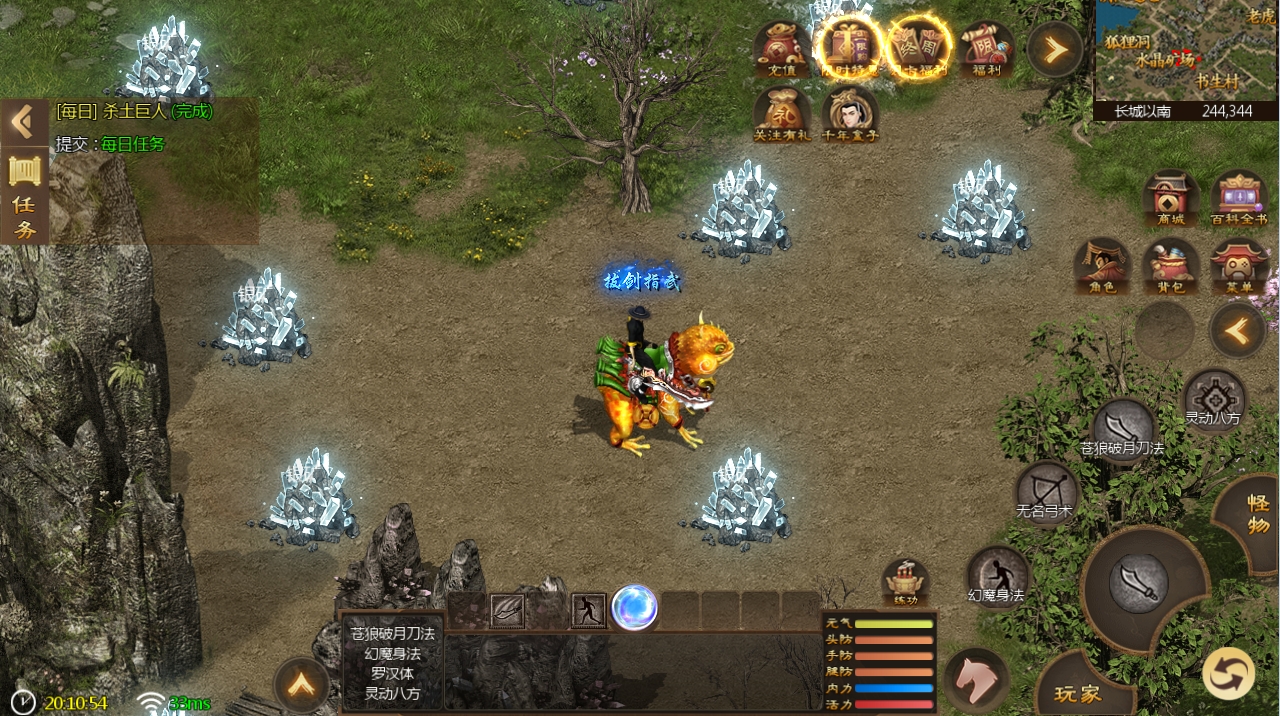1280x716 pixels.
Task: Activate the 幻魔身法 movement skill
Action: (997, 577)
